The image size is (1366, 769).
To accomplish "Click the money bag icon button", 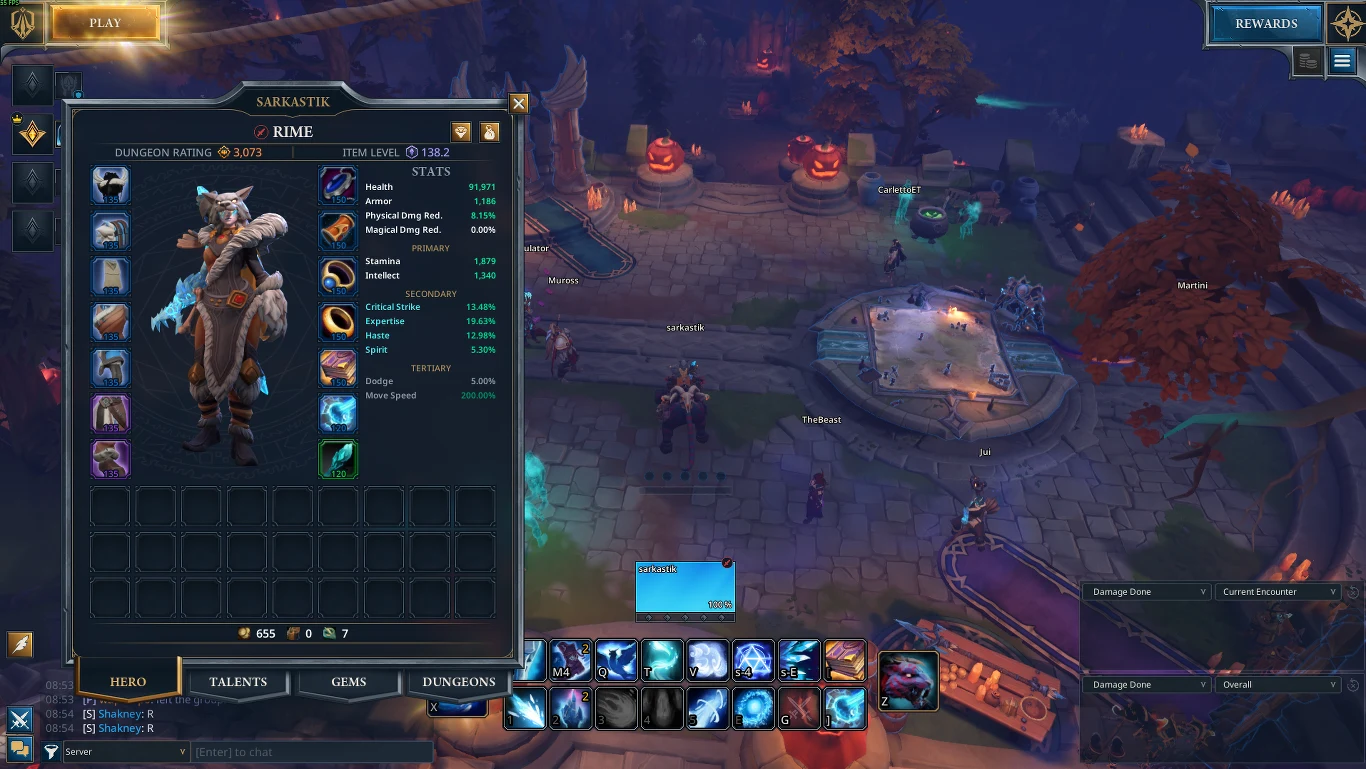I will pyautogui.click(x=489, y=132).
